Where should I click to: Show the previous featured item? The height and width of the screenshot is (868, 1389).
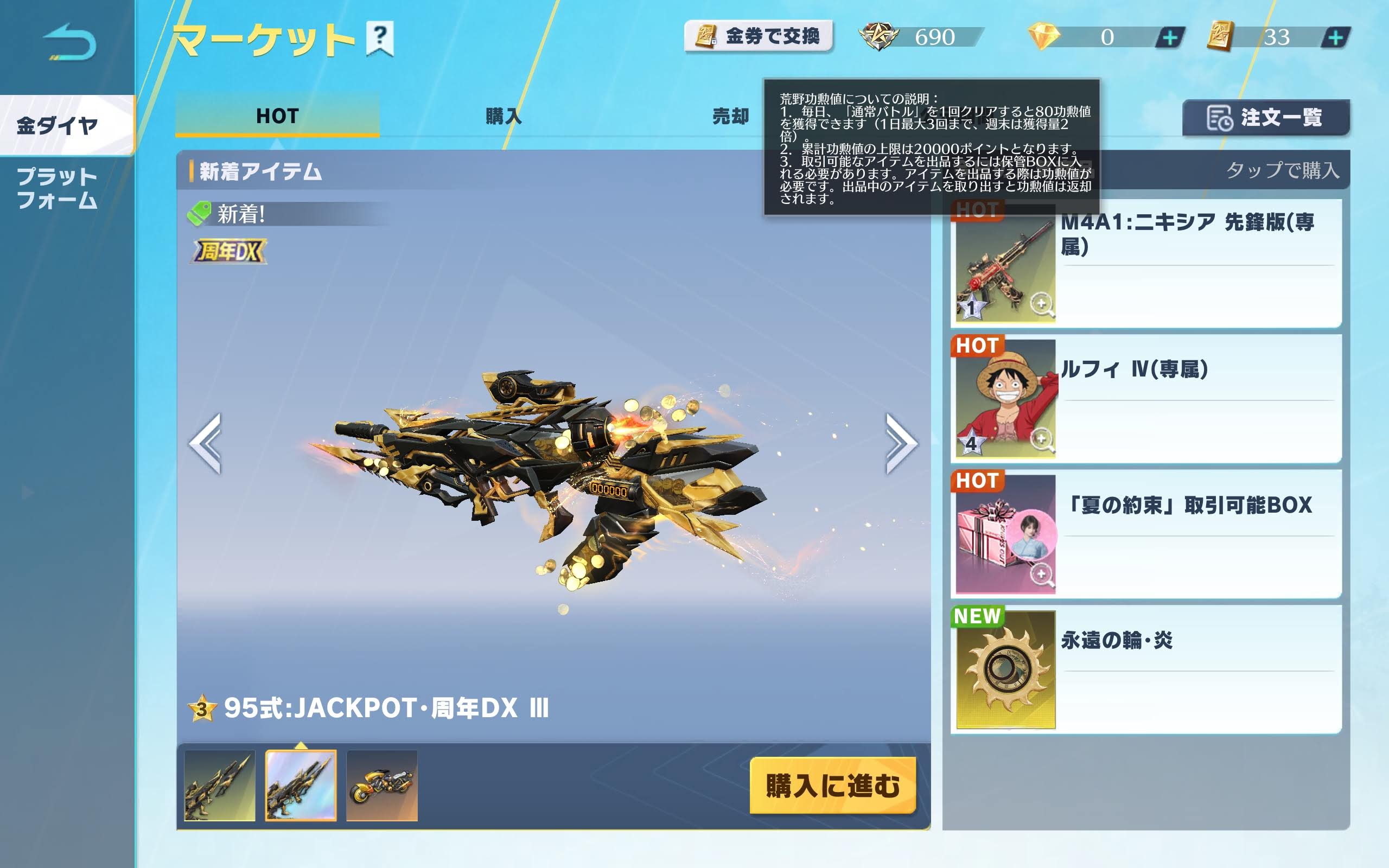tap(206, 443)
